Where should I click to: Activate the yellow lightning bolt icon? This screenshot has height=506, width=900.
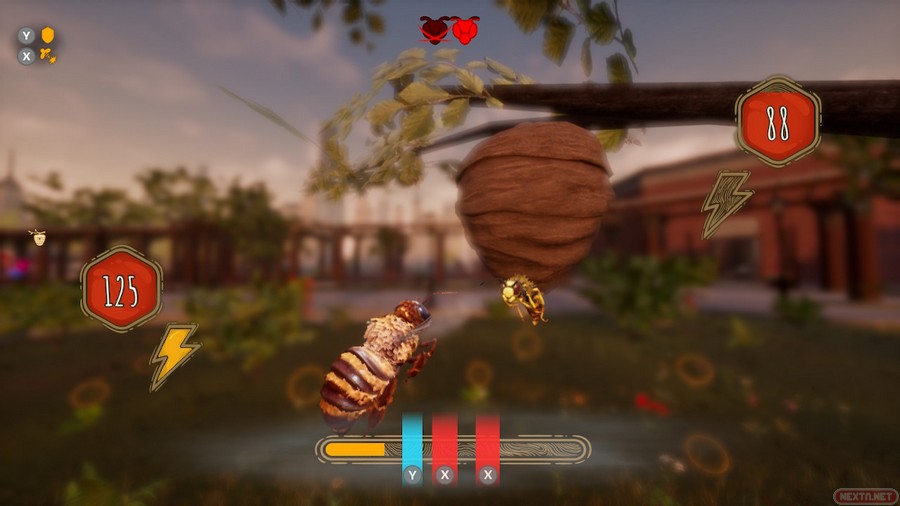[x=173, y=355]
